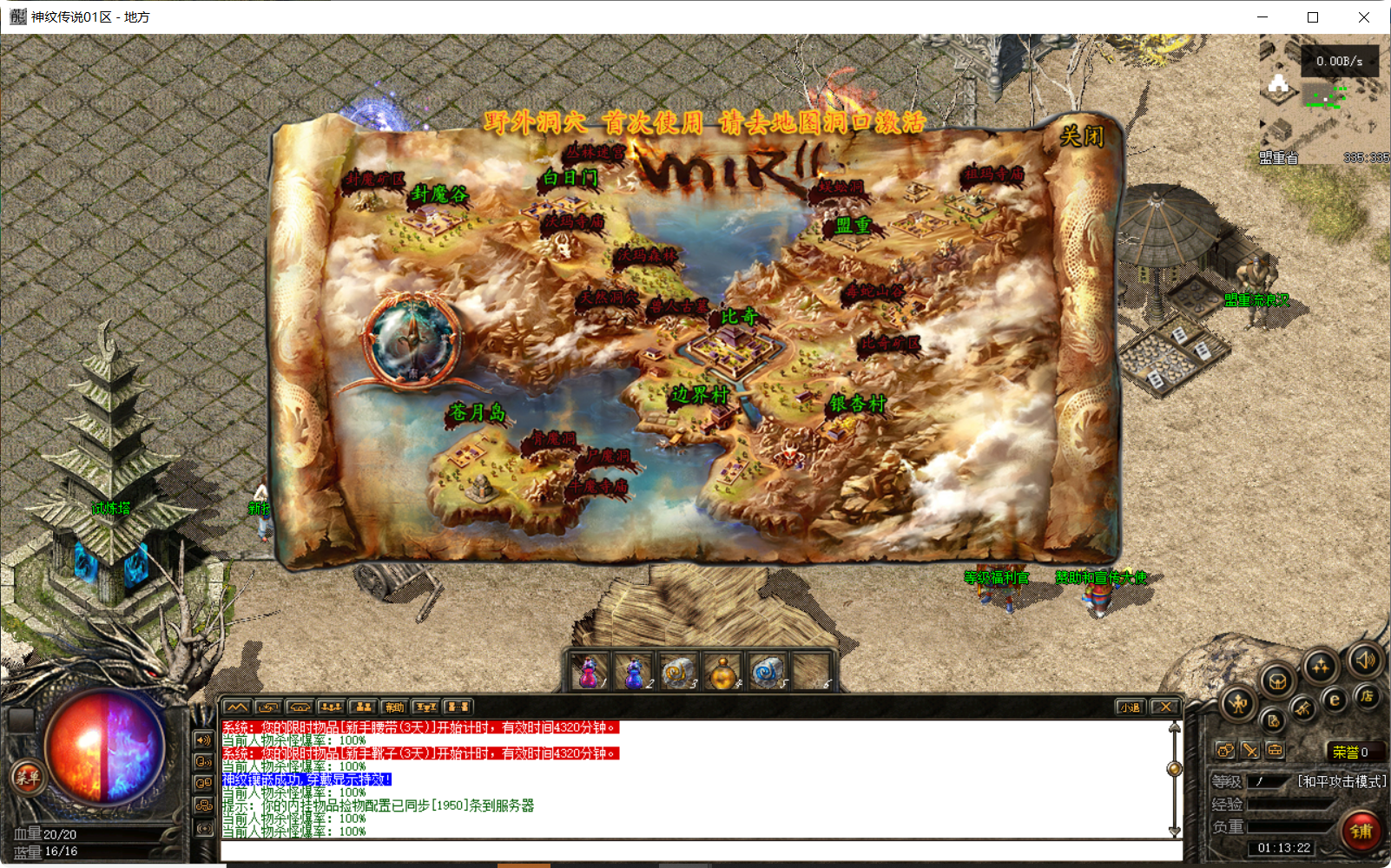Screen dimensions: 1391x868
Task: Click the trade icon on the chat toolbar
Action: click(267, 707)
